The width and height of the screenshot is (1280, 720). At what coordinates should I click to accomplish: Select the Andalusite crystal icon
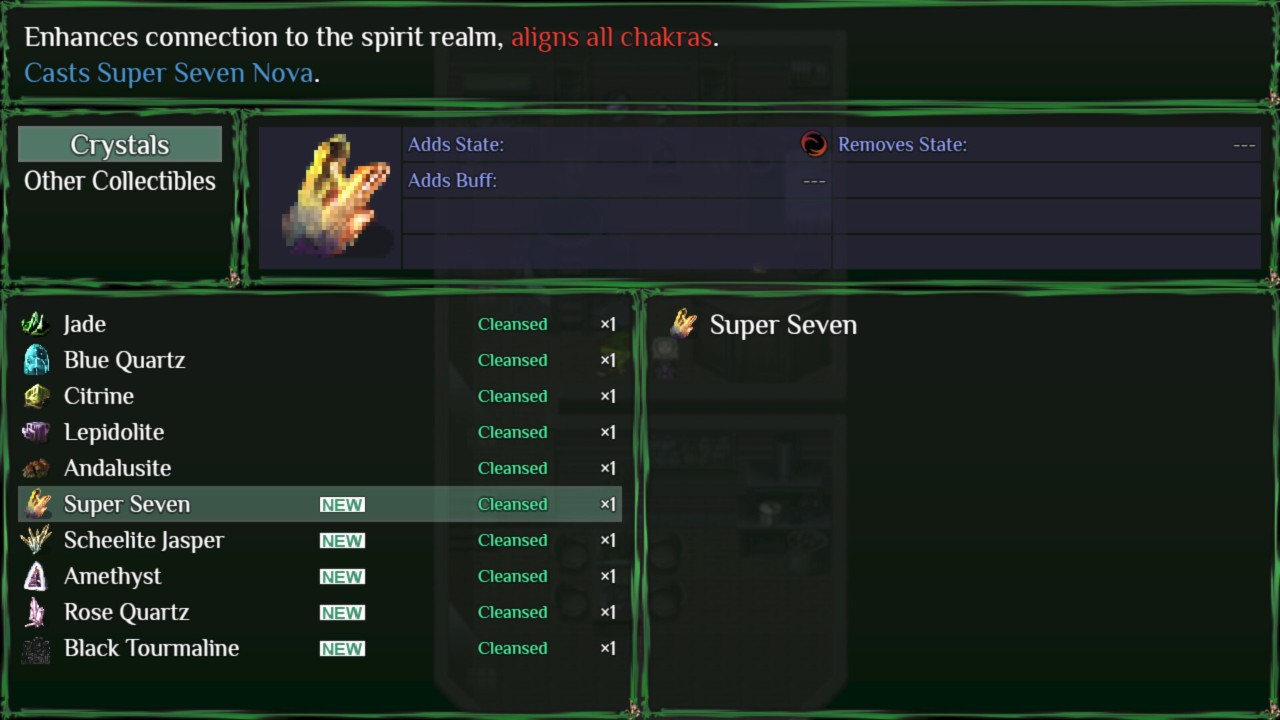coord(36,468)
